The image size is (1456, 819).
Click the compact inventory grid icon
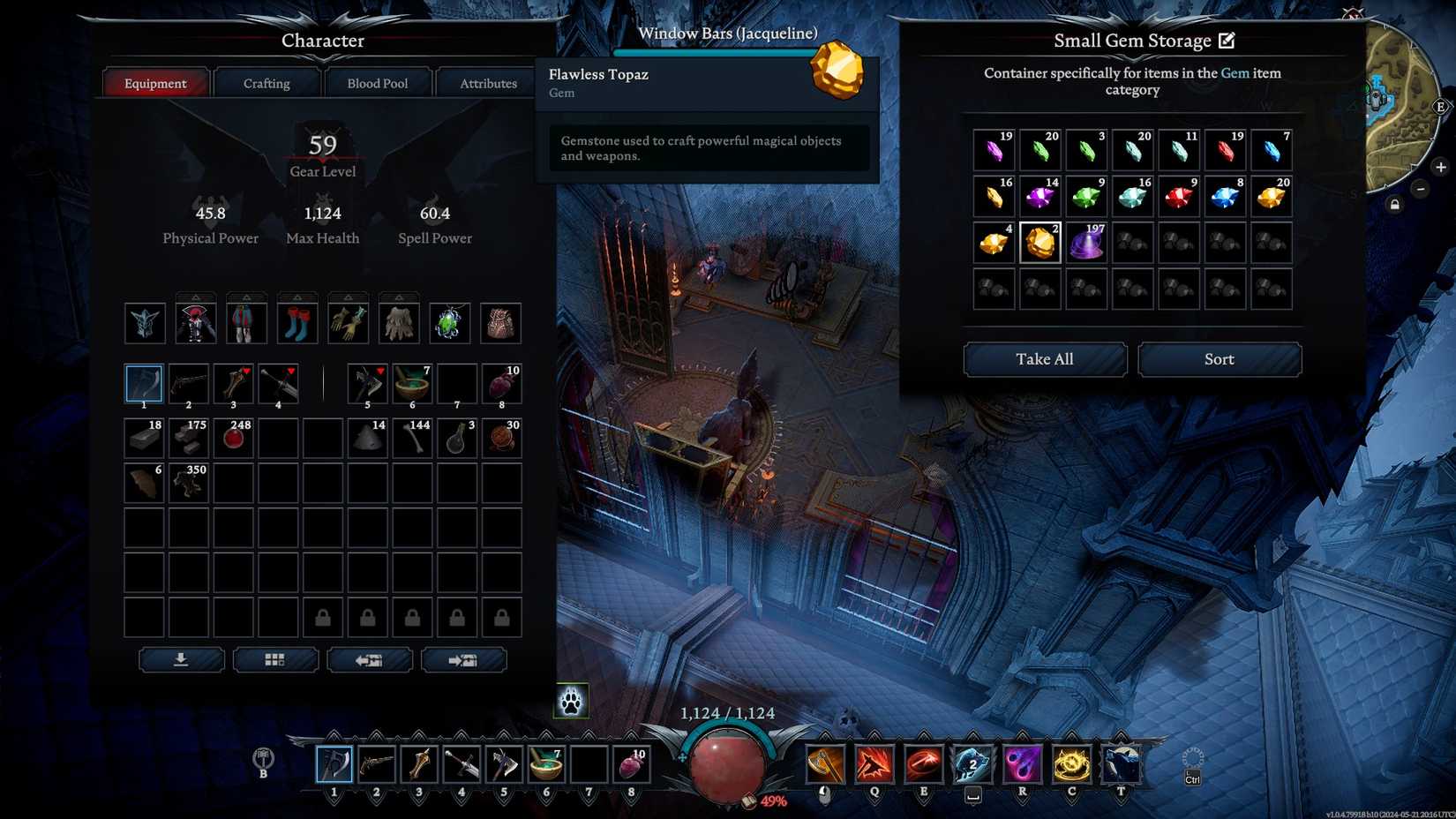(x=275, y=659)
